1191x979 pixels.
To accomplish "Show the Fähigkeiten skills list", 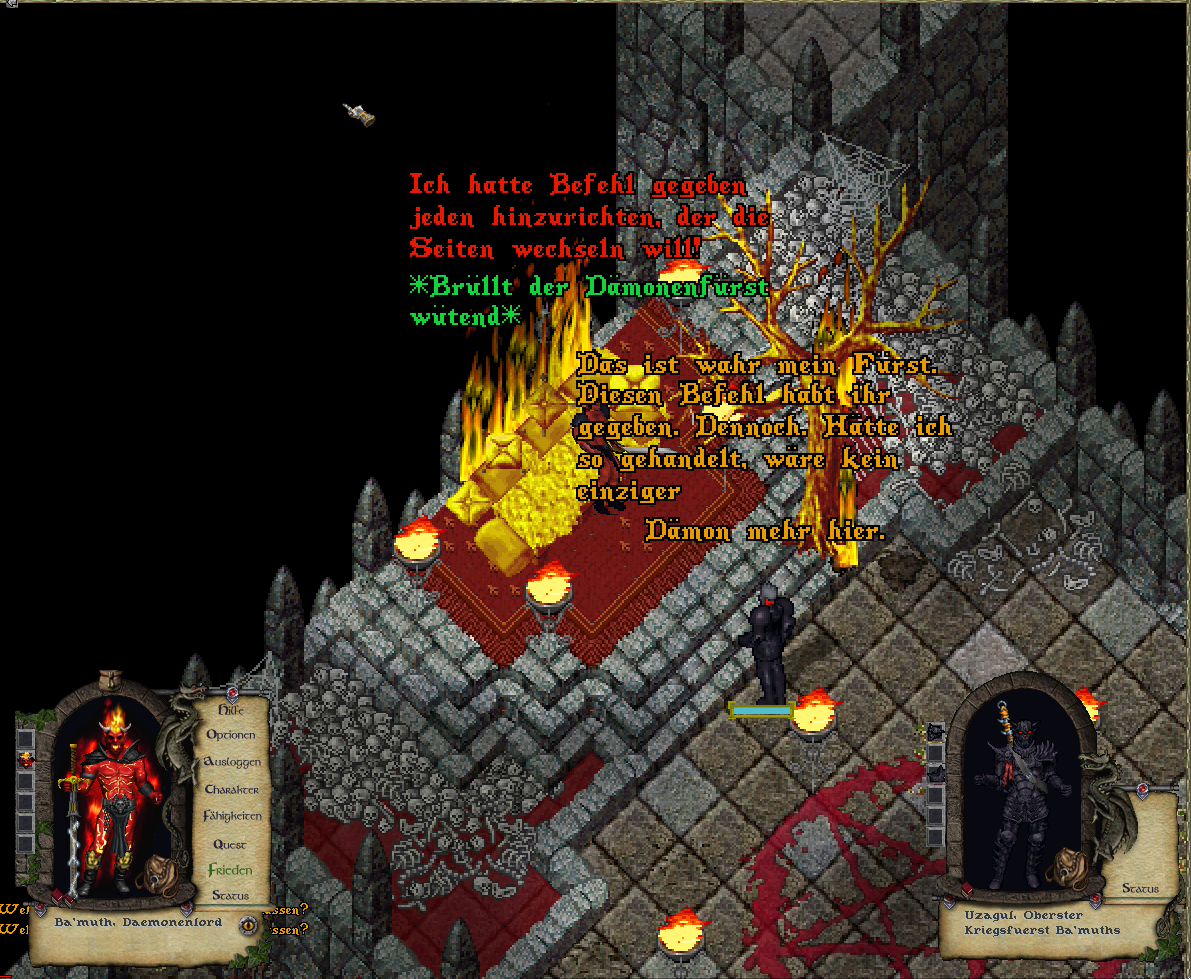I will click(232, 816).
